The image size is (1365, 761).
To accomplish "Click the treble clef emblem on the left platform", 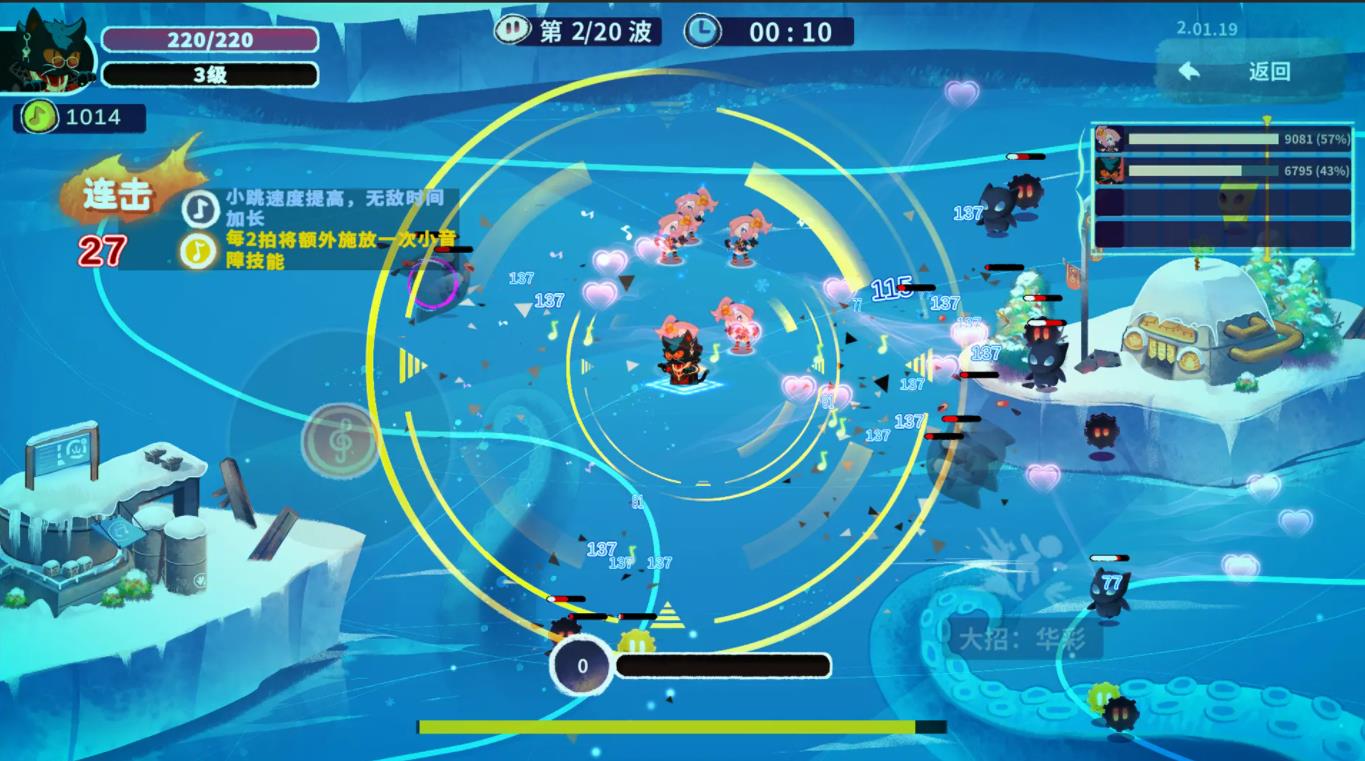I will pyautogui.click(x=340, y=438).
